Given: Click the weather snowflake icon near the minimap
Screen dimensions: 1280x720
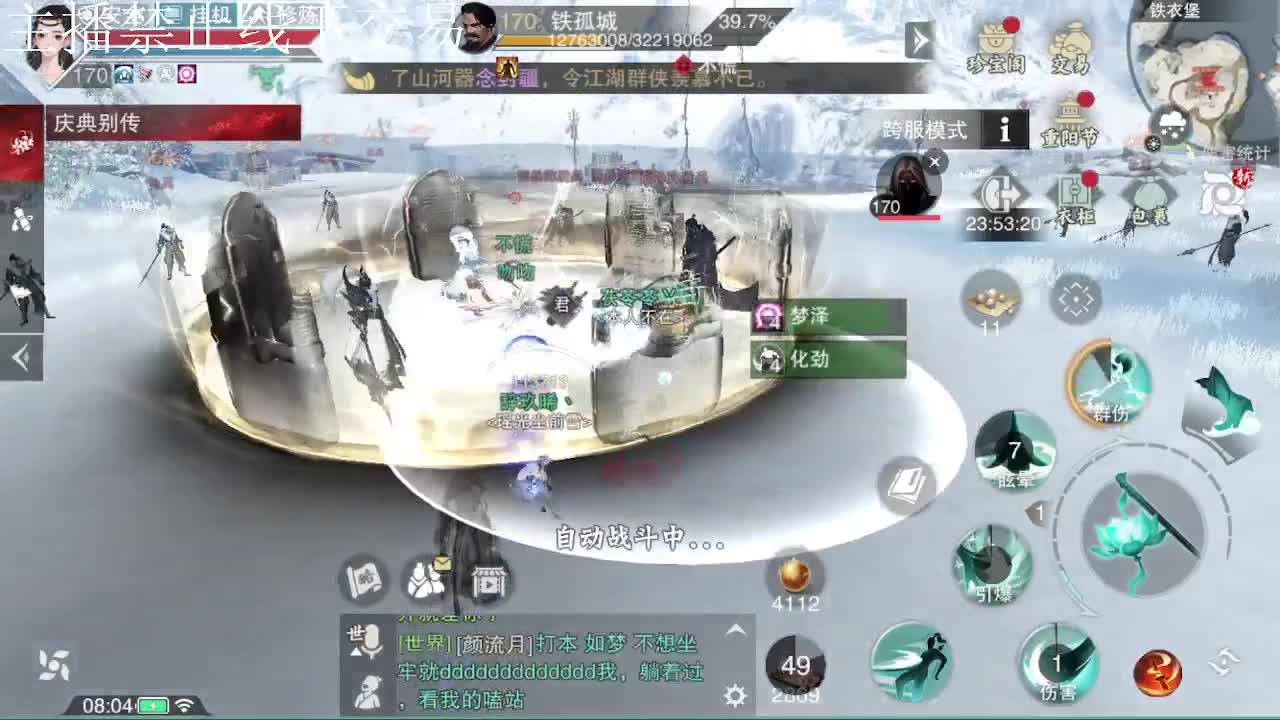Looking at the screenshot, I should (x=1172, y=124).
